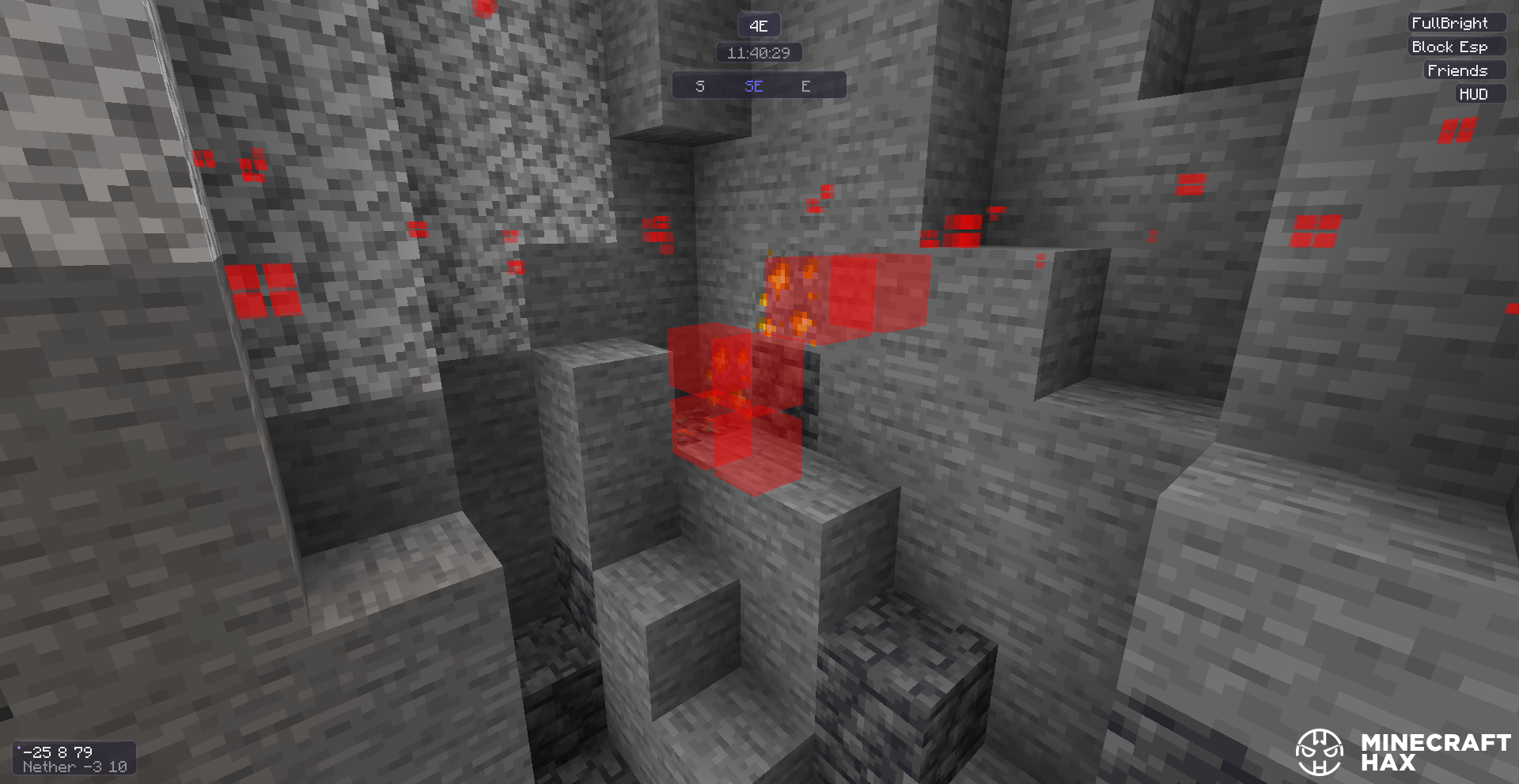Toggle the HUD module label
Viewport: 1519px width, 784px height.
coord(1473,94)
